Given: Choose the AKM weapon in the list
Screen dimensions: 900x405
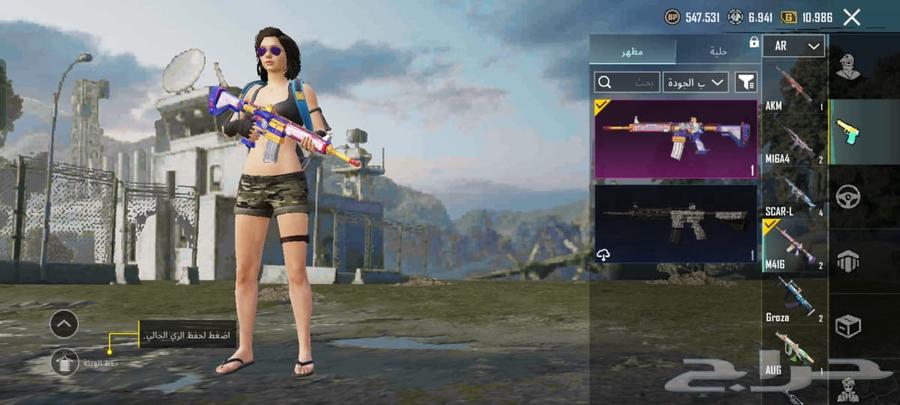Looking at the screenshot, I should click(x=795, y=88).
